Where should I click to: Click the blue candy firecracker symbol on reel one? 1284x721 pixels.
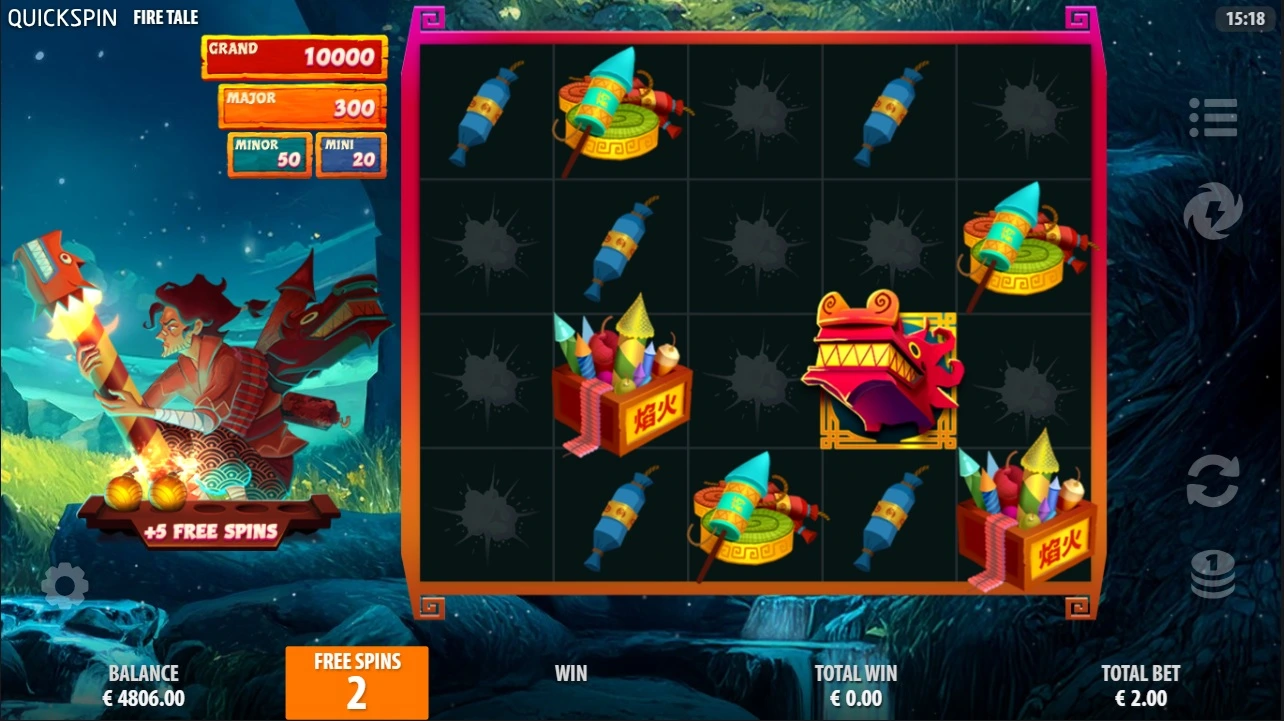click(x=487, y=110)
